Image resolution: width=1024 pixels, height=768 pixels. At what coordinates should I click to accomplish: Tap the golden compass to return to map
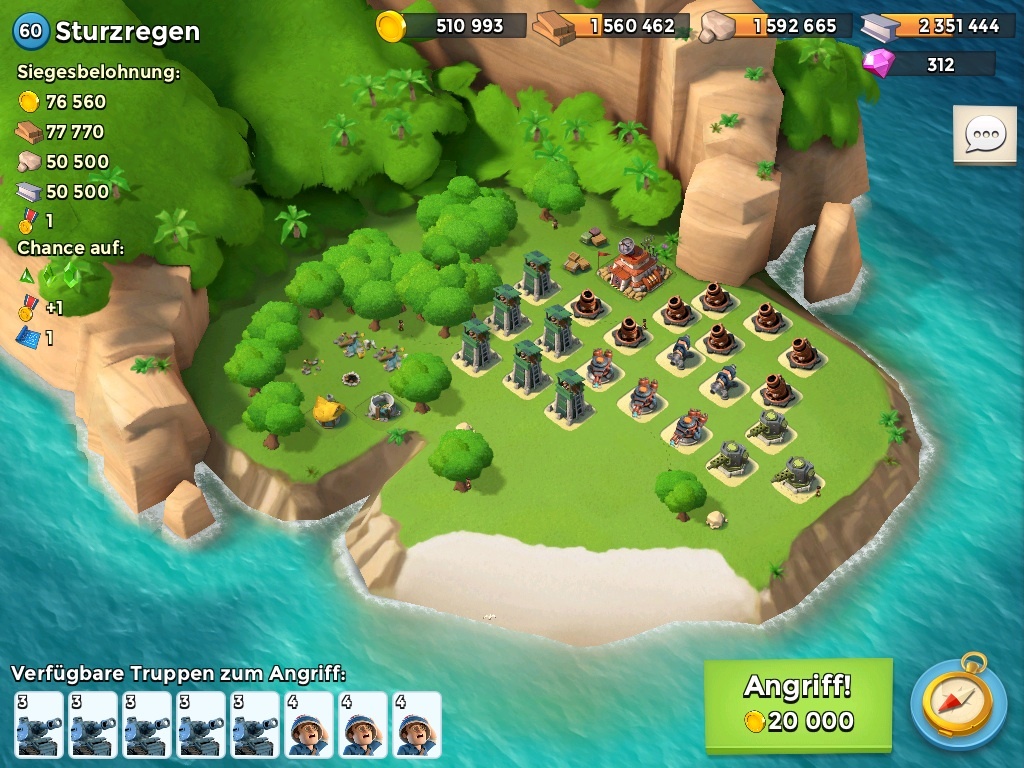958,704
